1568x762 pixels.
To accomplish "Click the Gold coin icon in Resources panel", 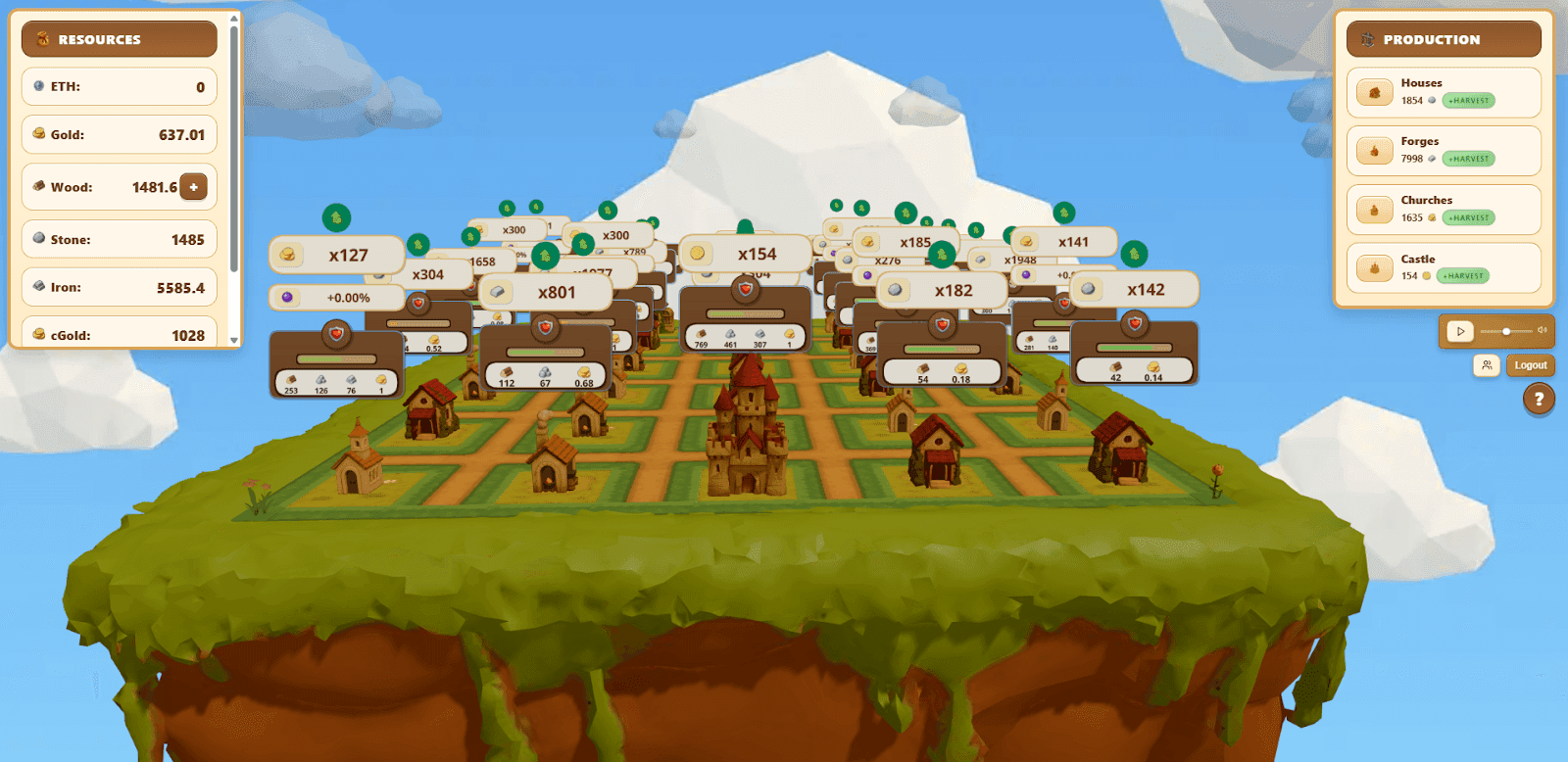I will coord(37,134).
